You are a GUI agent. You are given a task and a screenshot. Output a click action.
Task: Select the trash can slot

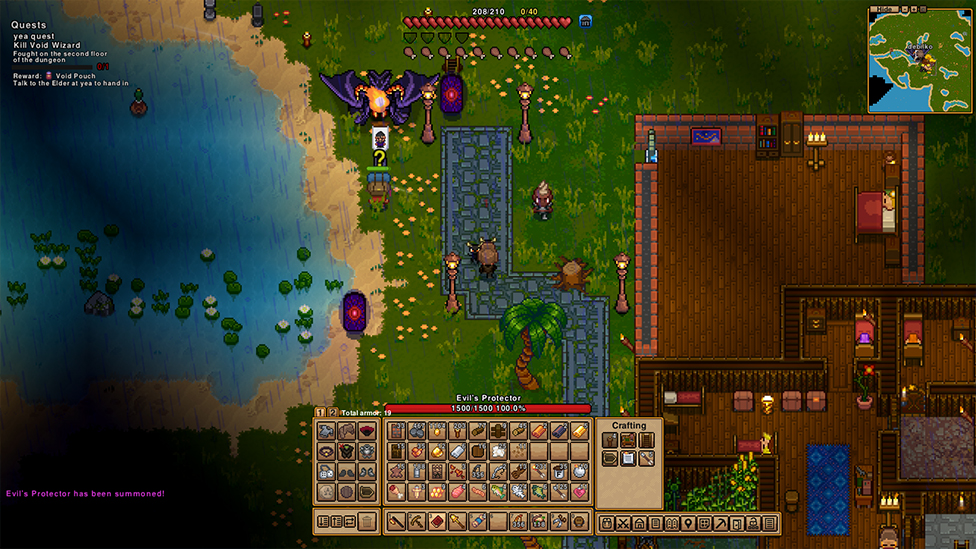367,521
